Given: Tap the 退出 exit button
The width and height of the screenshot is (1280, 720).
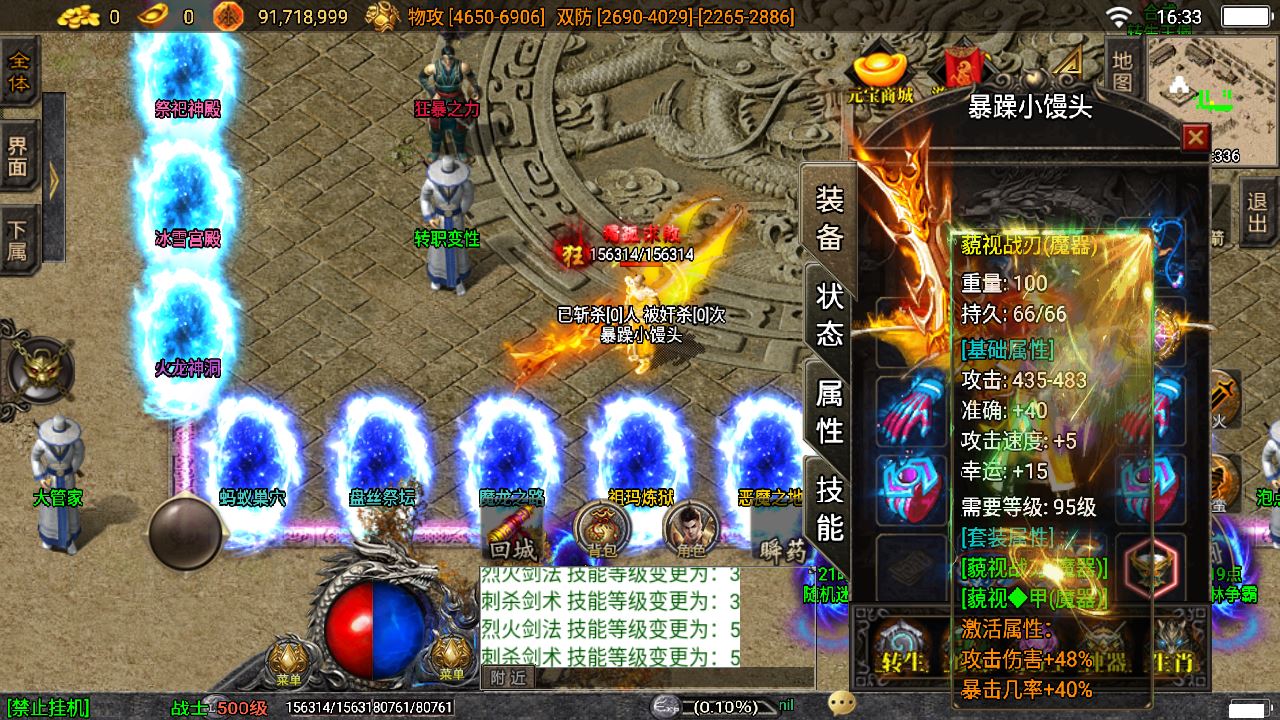Looking at the screenshot, I should [x=1257, y=213].
